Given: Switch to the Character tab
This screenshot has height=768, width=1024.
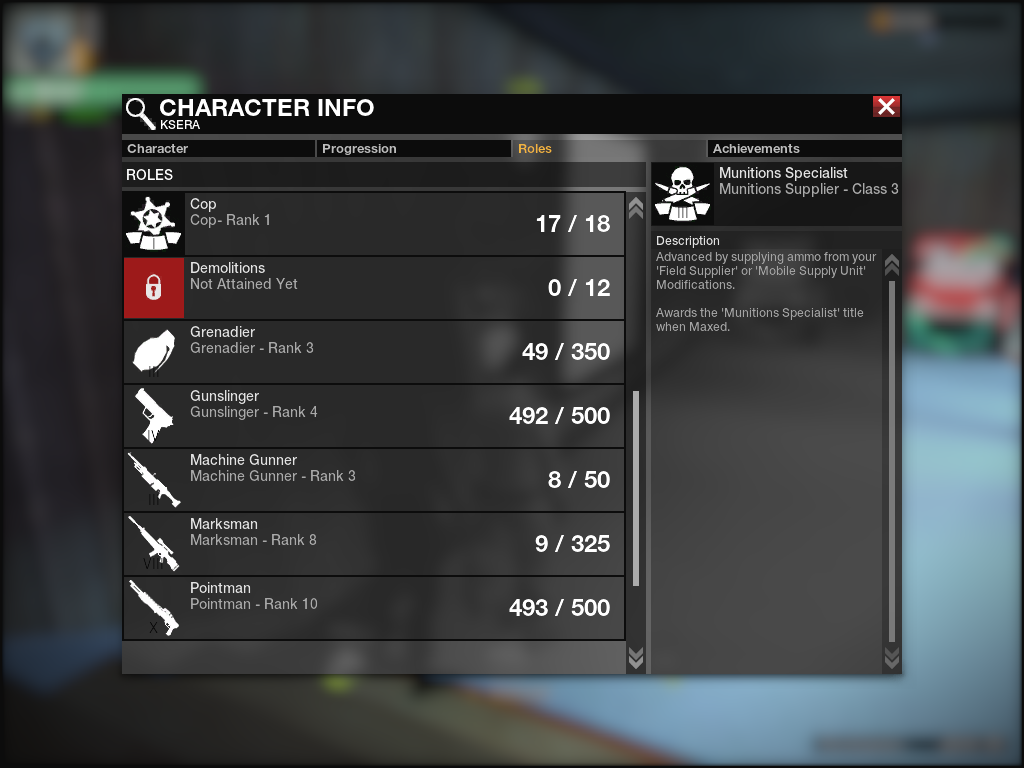Looking at the screenshot, I should click(x=218, y=149).
